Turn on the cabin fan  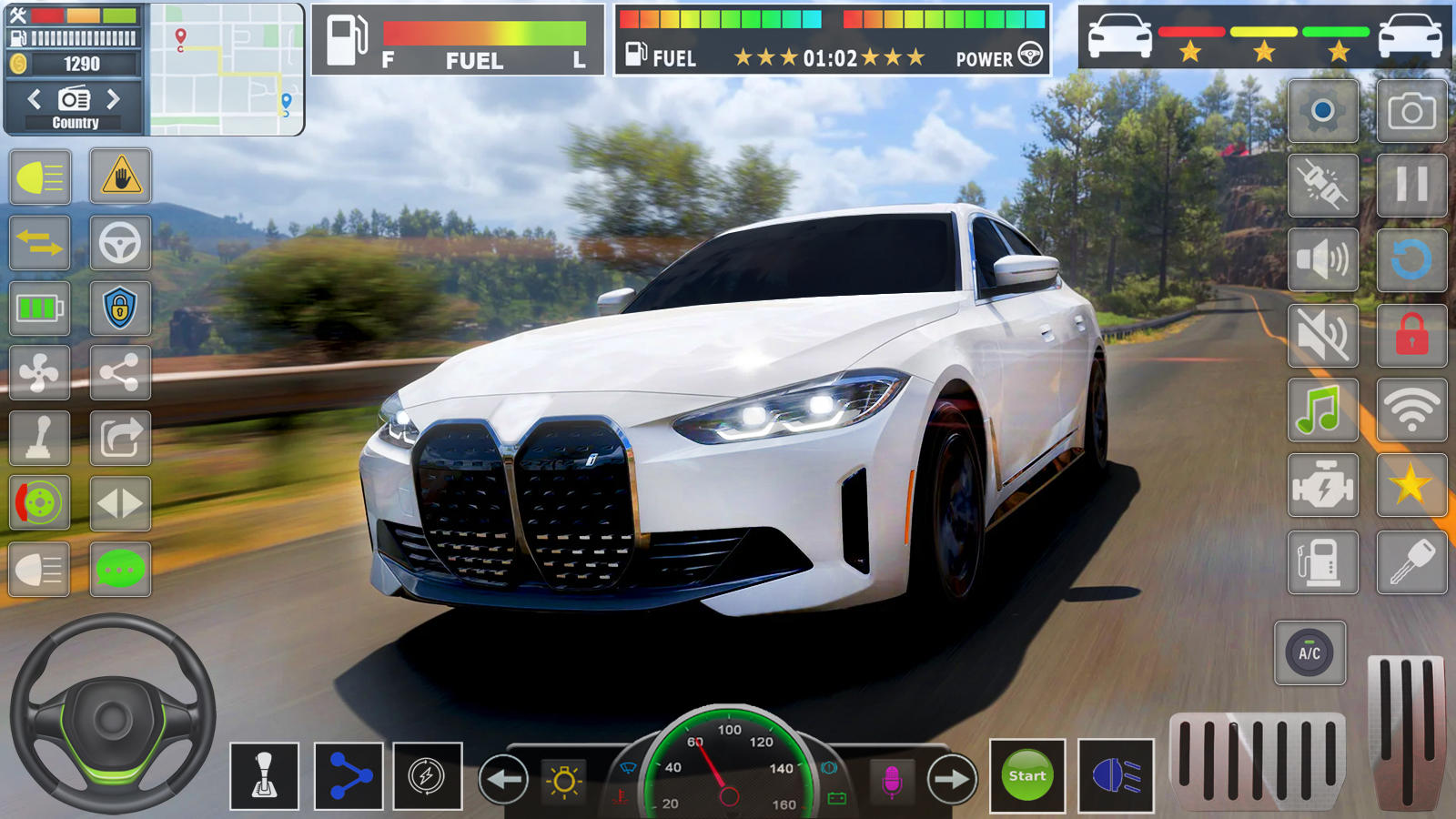(x=40, y=371)
